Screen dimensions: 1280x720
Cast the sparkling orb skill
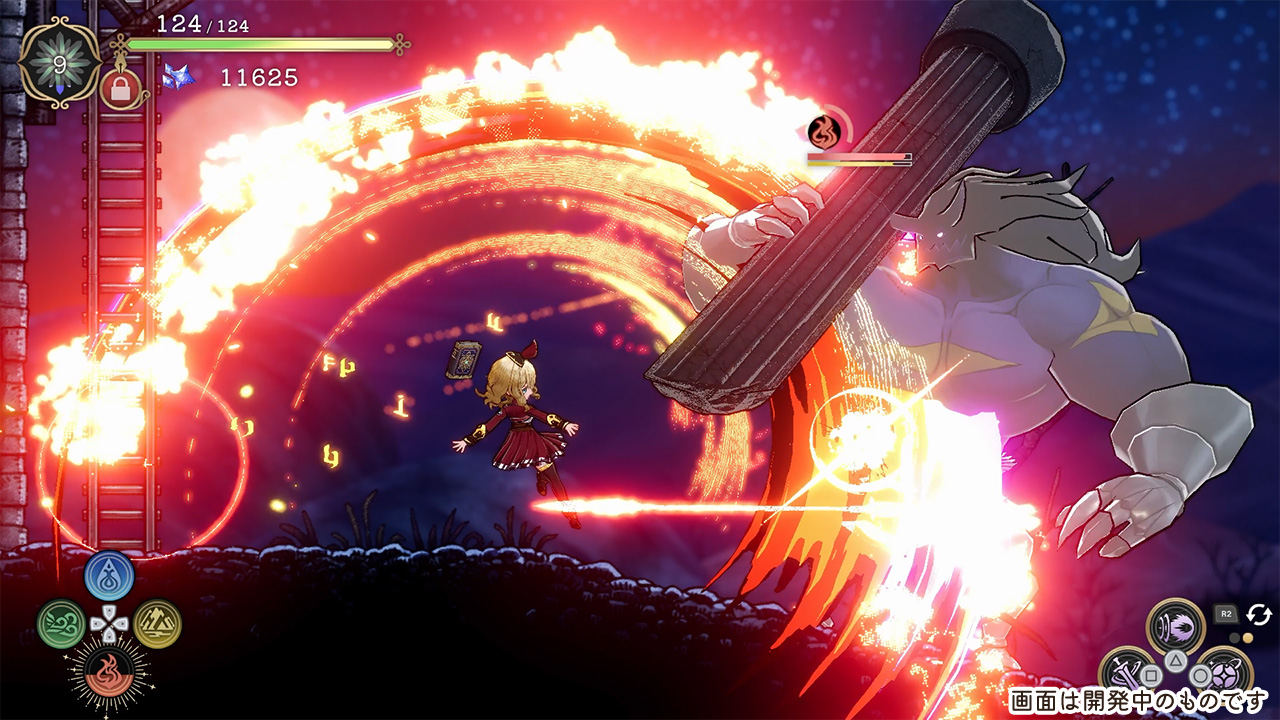pyautogui.click(x=1224, y=674)
